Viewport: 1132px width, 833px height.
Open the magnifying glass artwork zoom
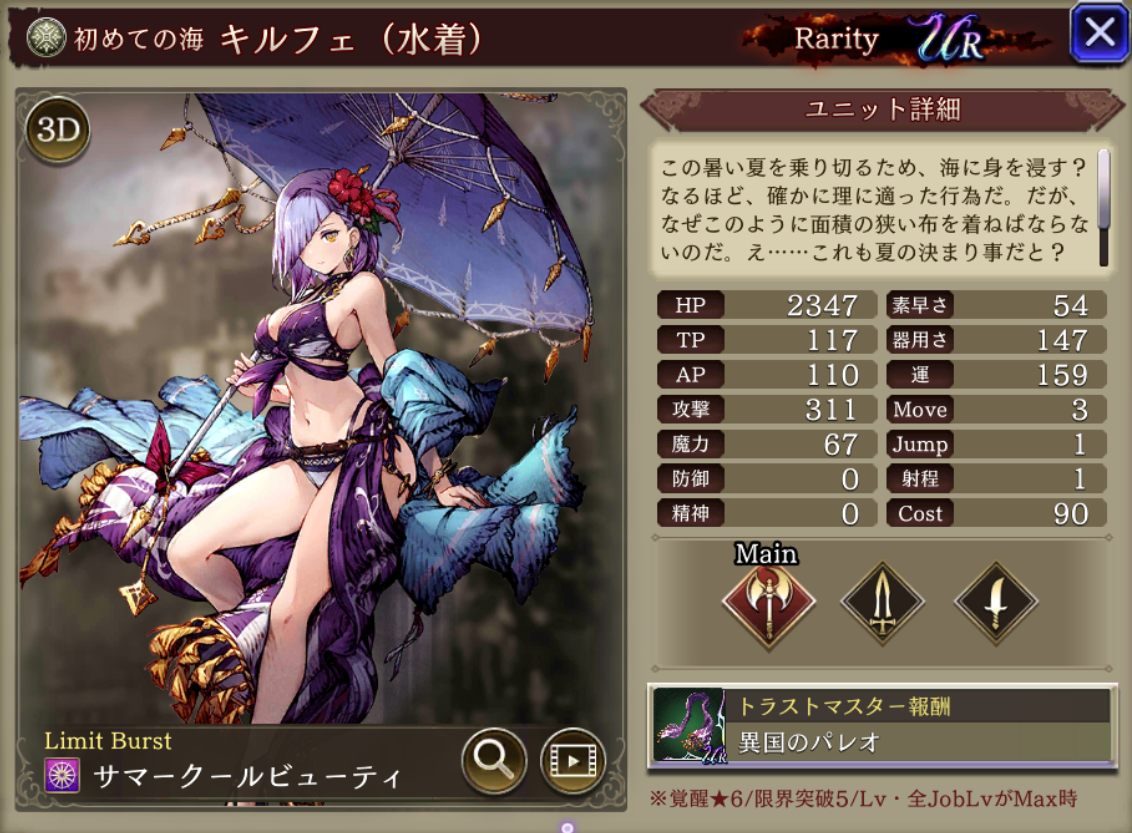pos(494,761)
